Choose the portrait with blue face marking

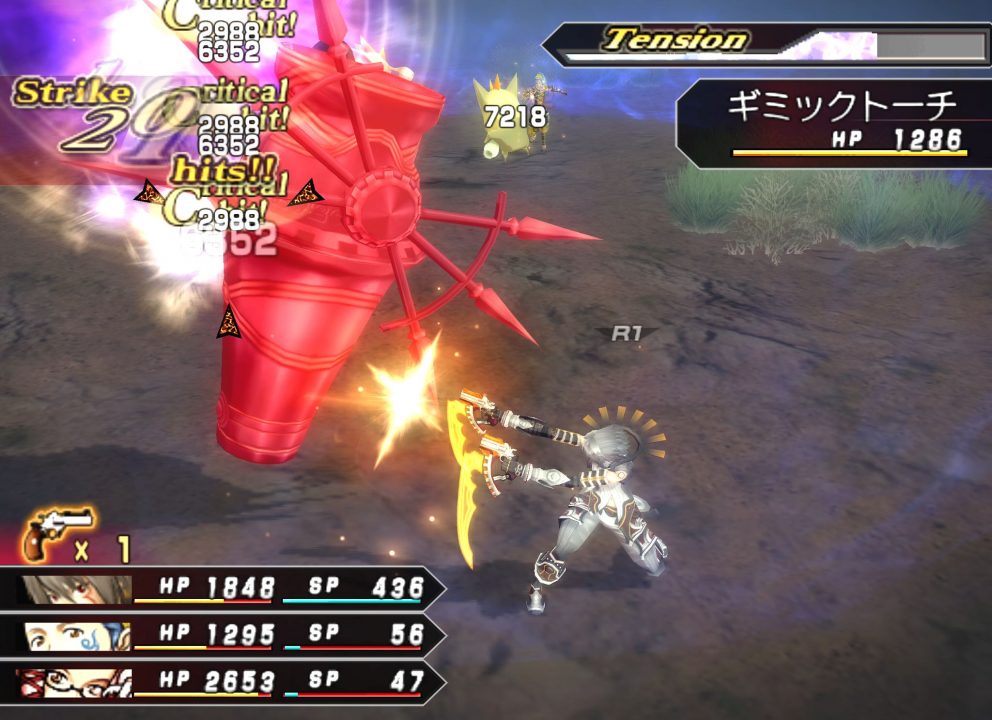coord(75,635)
